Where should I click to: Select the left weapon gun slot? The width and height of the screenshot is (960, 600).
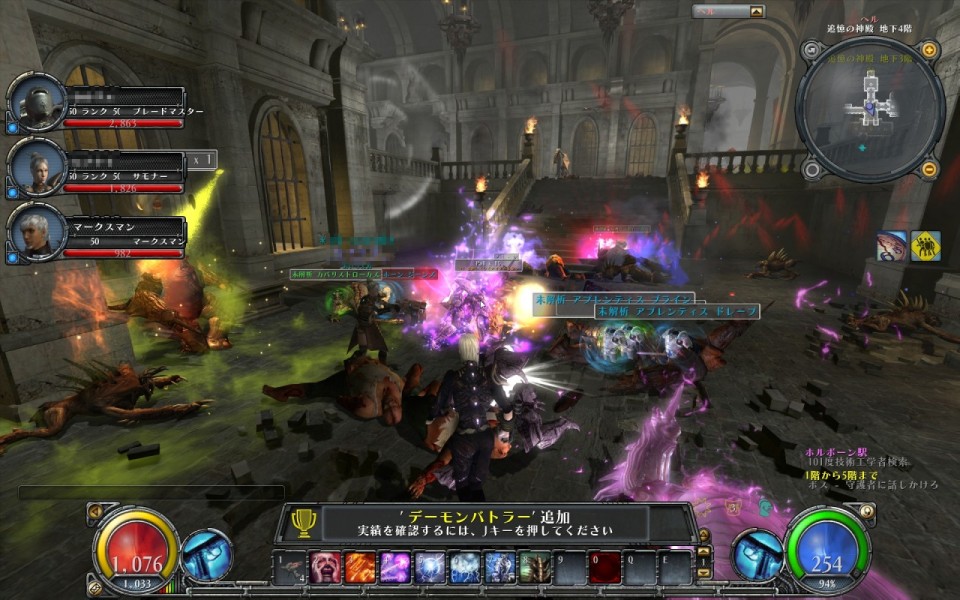pos(207,555)
